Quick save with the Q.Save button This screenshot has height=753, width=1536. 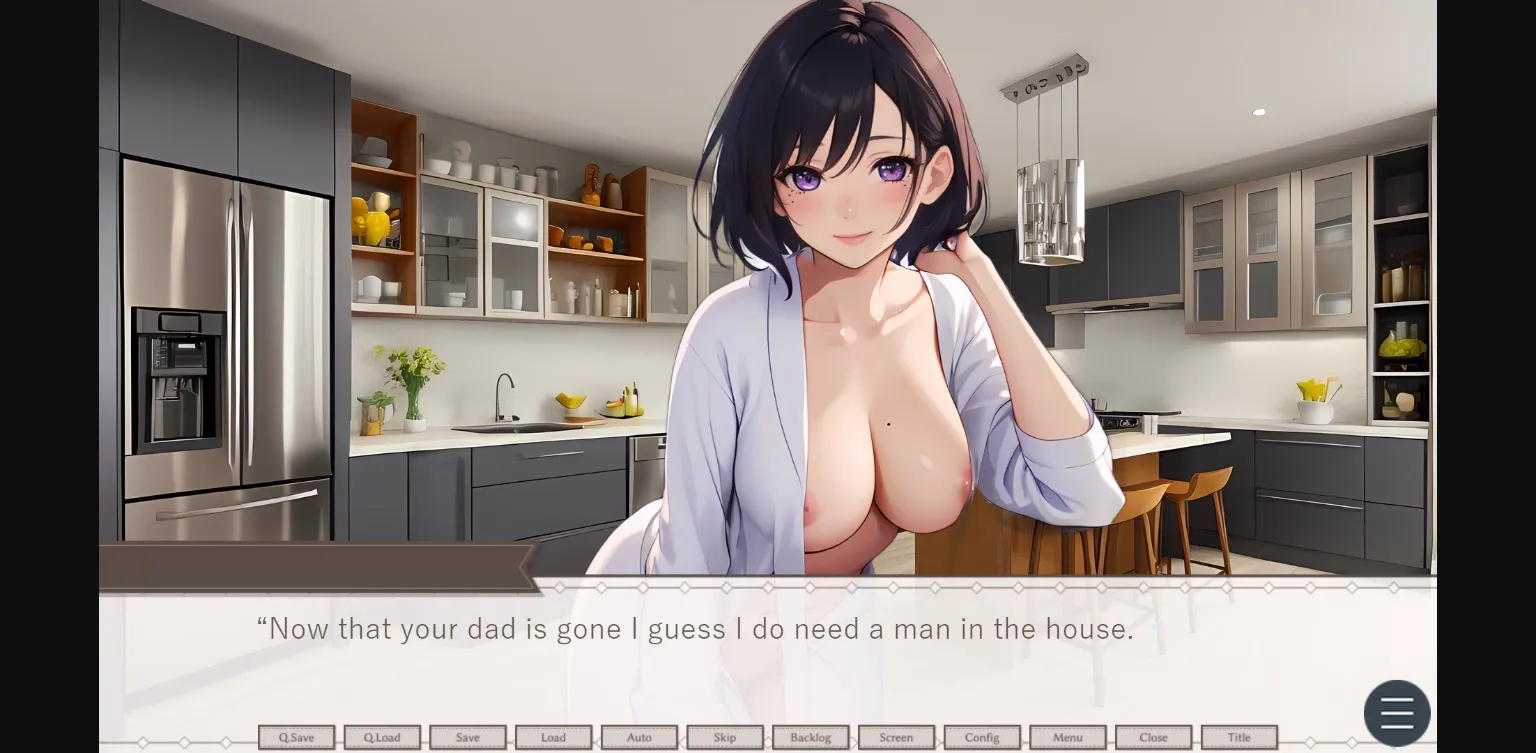pos(296,737)
